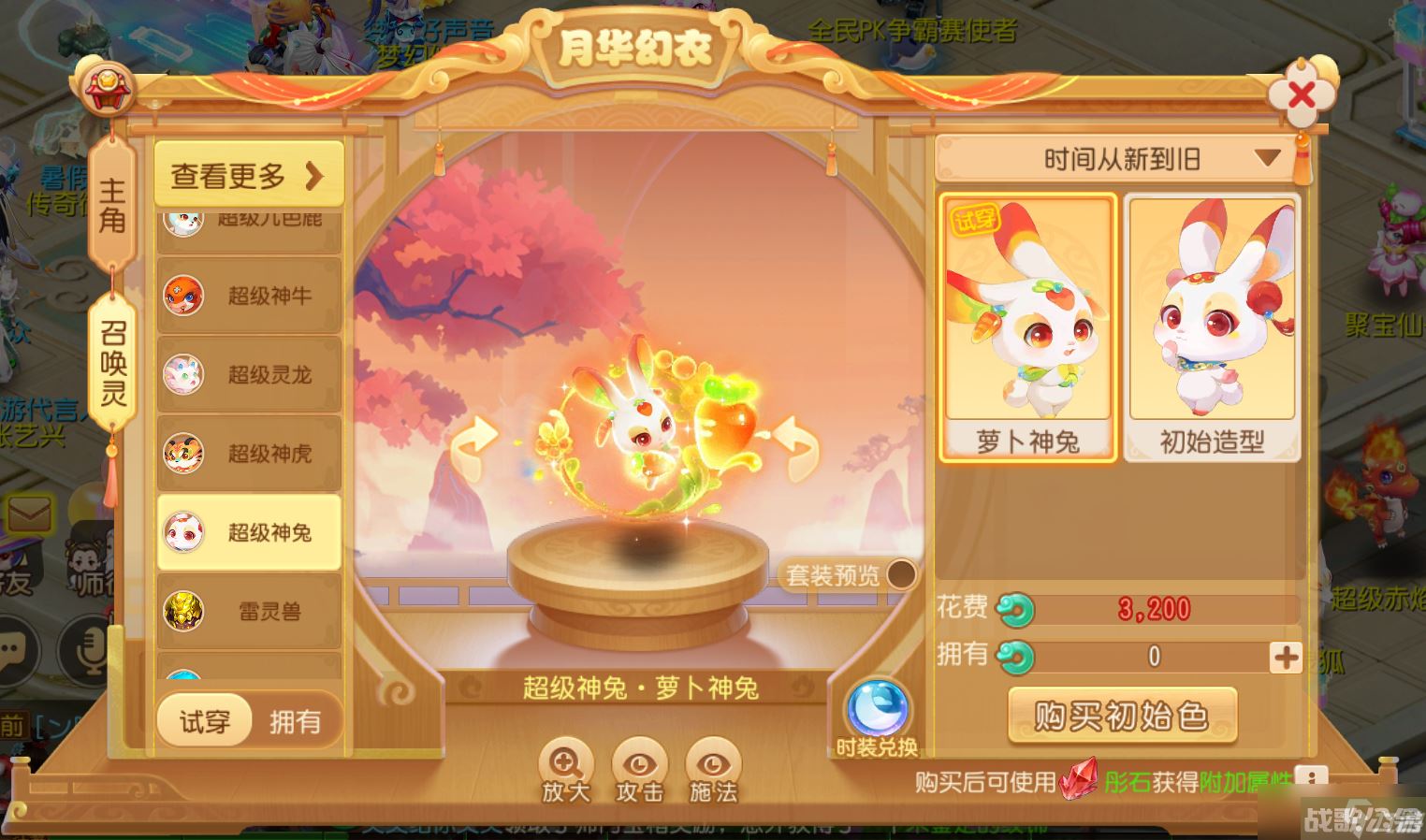
Task: Click the 放大 magnify icon below the stage
Action: pos(564,767)
